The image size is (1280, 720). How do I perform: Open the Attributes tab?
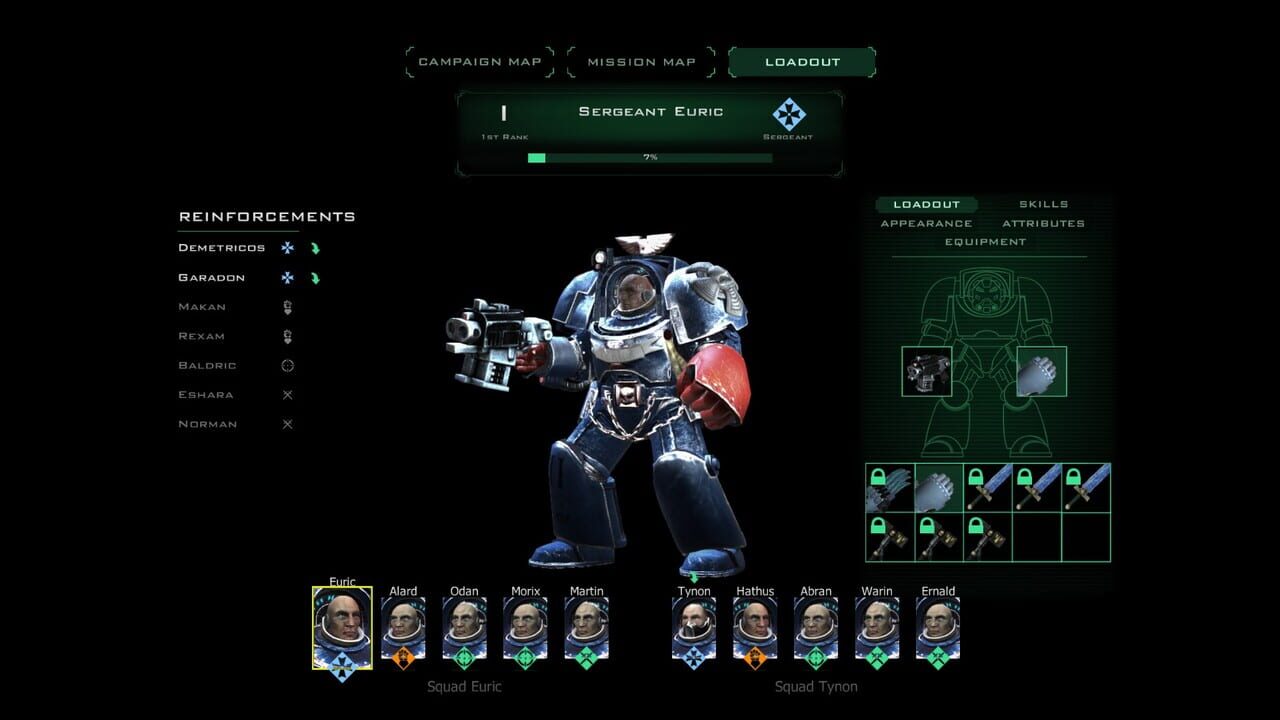pyautogui.click(x=1045, y=223)
